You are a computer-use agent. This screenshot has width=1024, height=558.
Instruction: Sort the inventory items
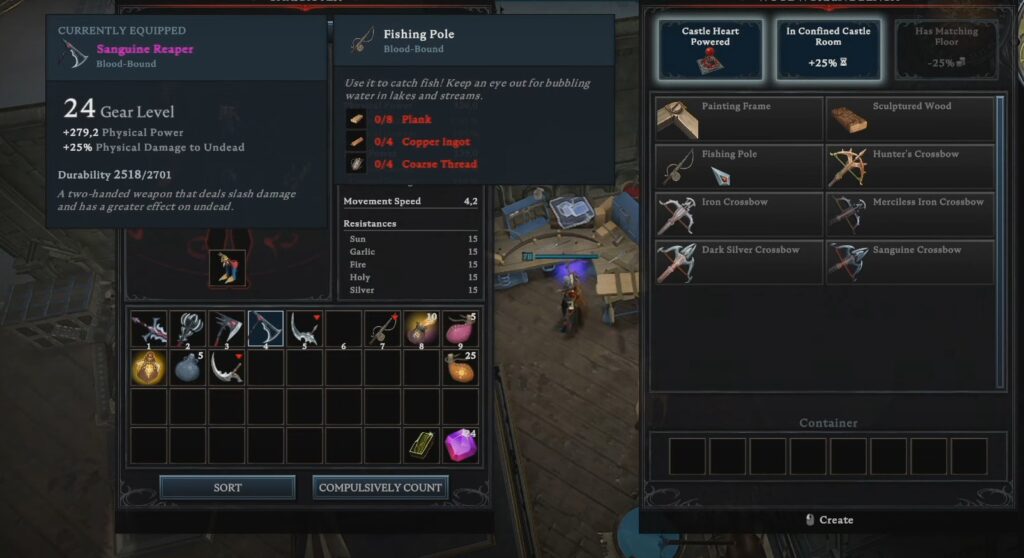tap(227, 487)
